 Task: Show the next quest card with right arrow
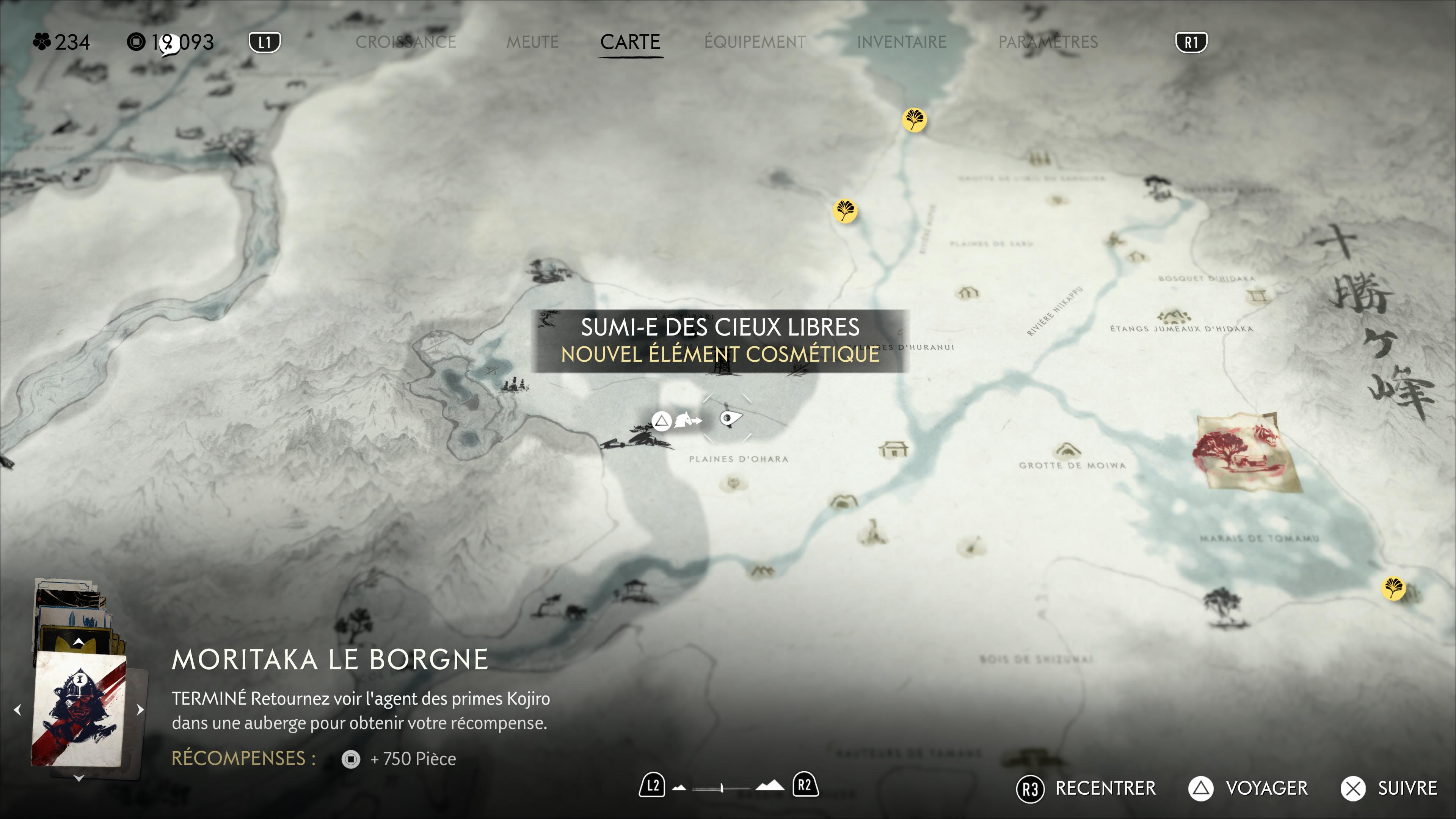tap(140, 709)
